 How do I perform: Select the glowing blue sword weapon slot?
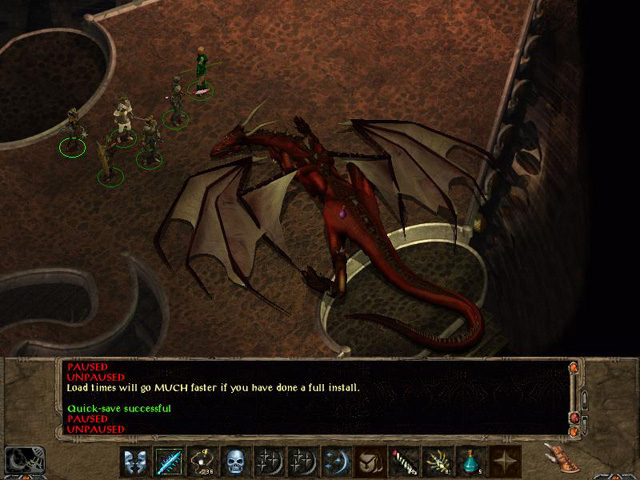pos(168,462)
